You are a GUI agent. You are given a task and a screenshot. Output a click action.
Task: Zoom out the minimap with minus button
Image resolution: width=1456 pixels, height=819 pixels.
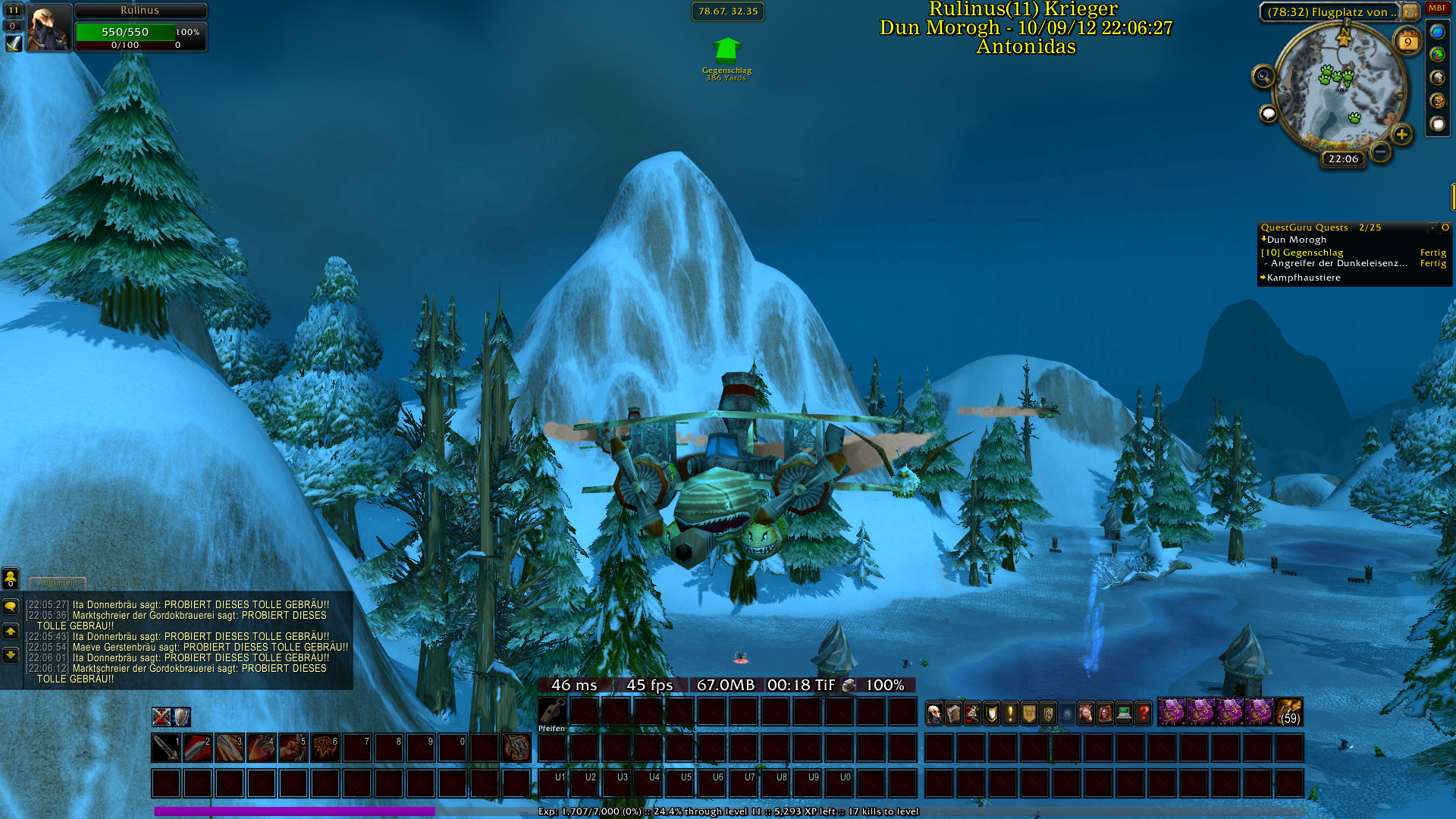[x=1381, y=152]
